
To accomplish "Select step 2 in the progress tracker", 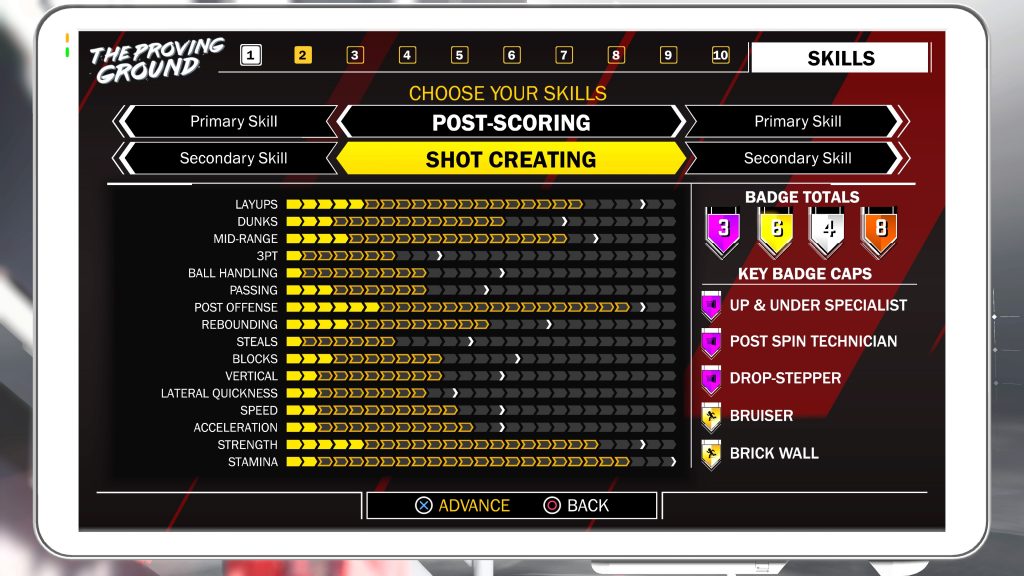I will (x=303, y=55).
